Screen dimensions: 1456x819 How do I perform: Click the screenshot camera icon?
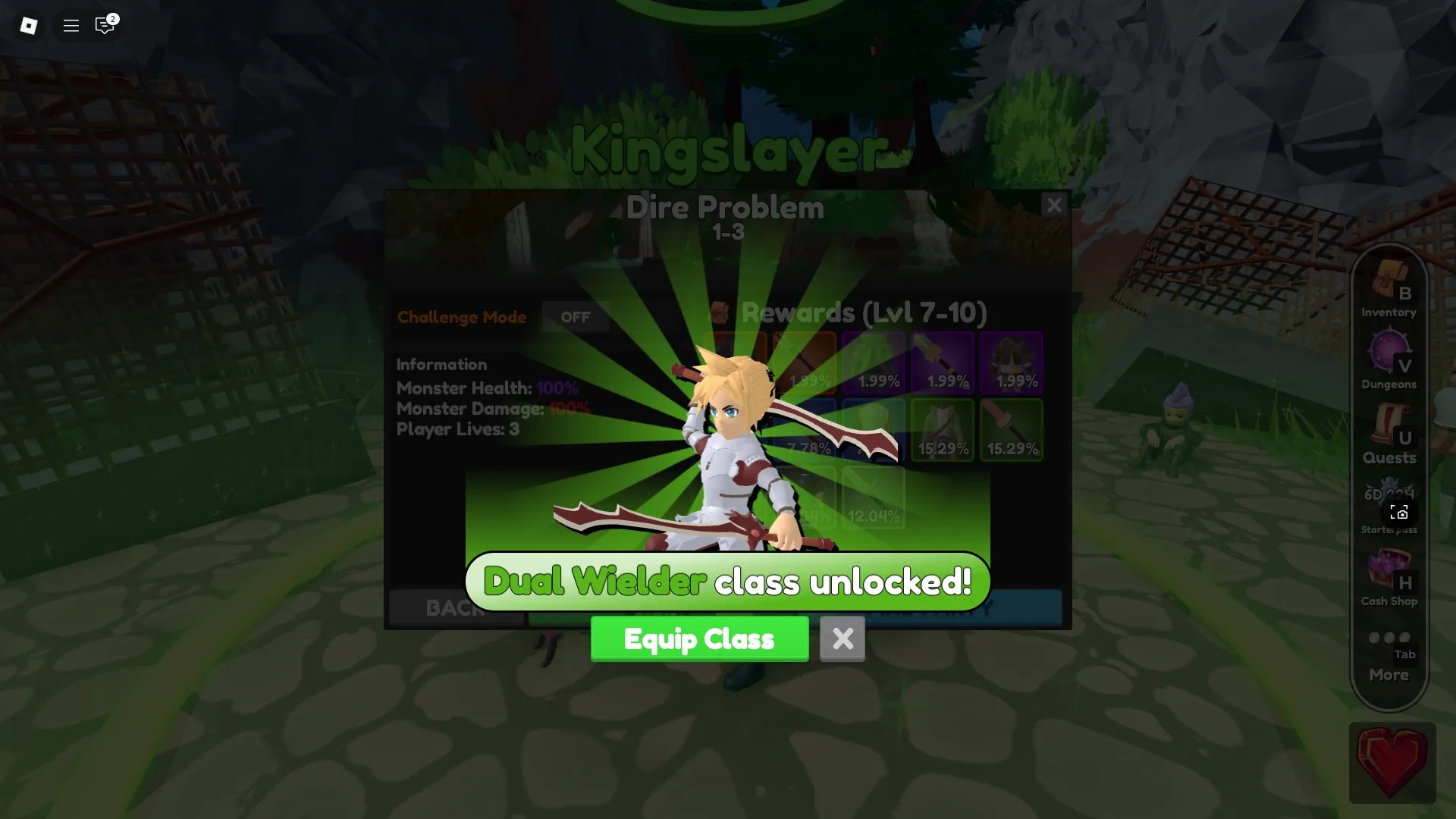click(x=1398, y=513)
